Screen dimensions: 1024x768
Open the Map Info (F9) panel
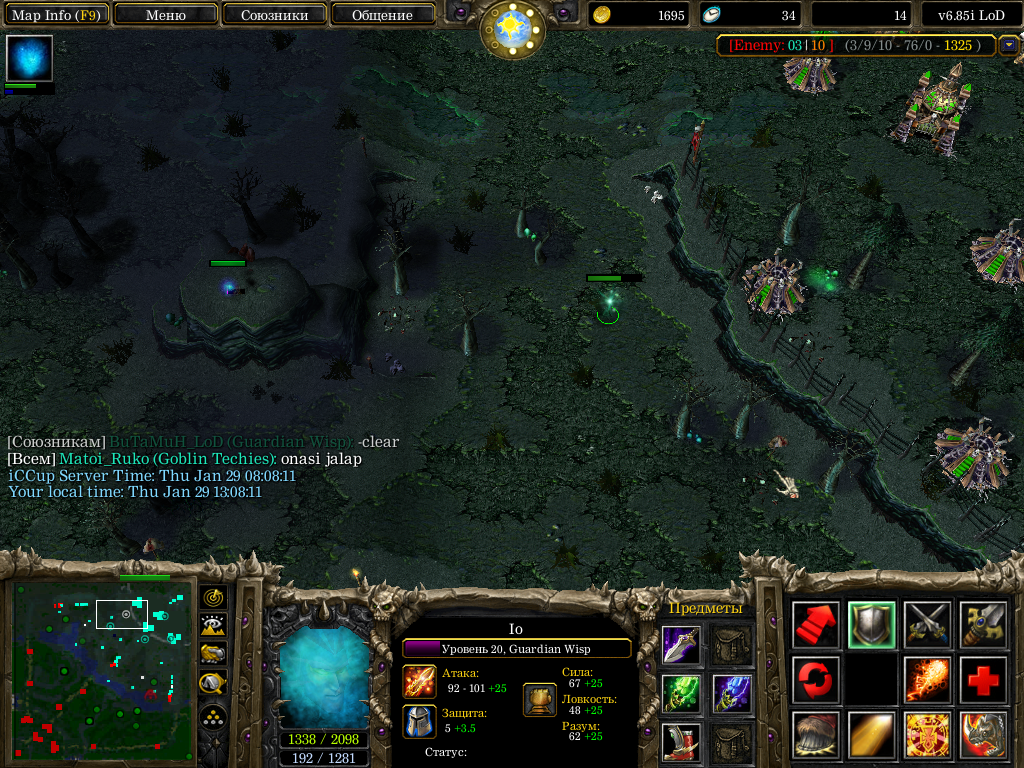coord(54,15)
